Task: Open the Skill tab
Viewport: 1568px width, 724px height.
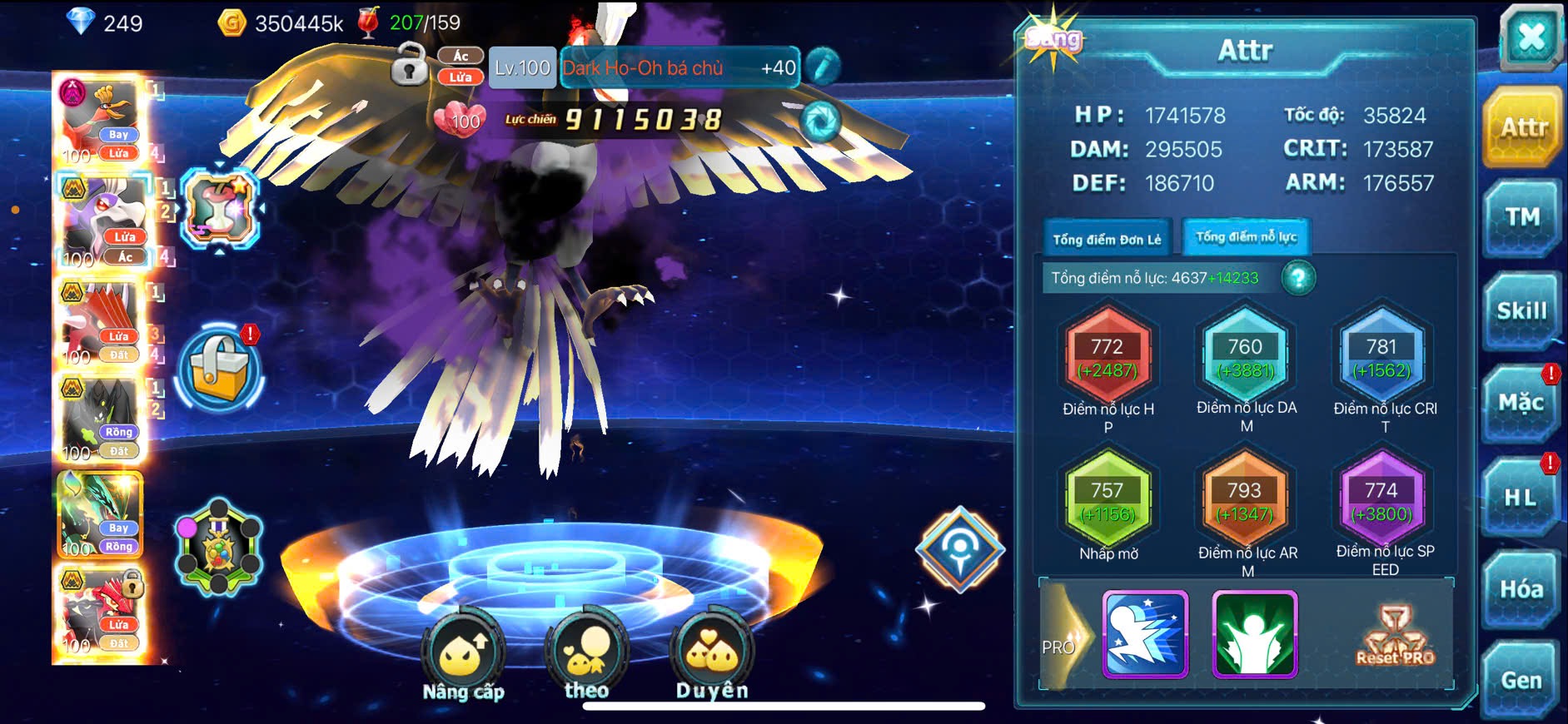Action: (1521, 311)
